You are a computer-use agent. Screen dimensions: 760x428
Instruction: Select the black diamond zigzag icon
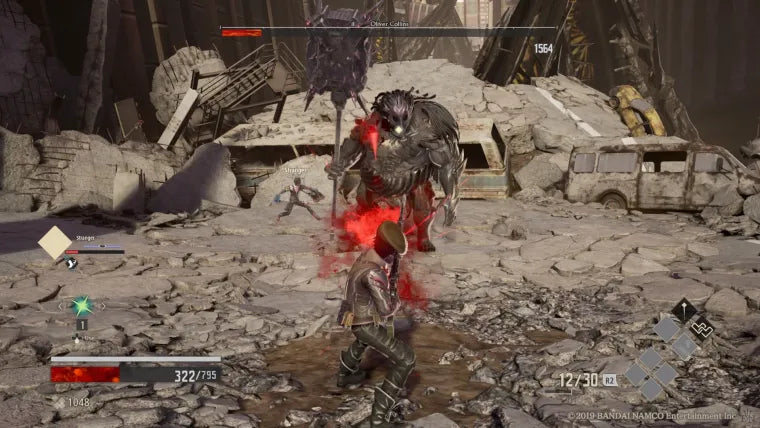[702, 327]
